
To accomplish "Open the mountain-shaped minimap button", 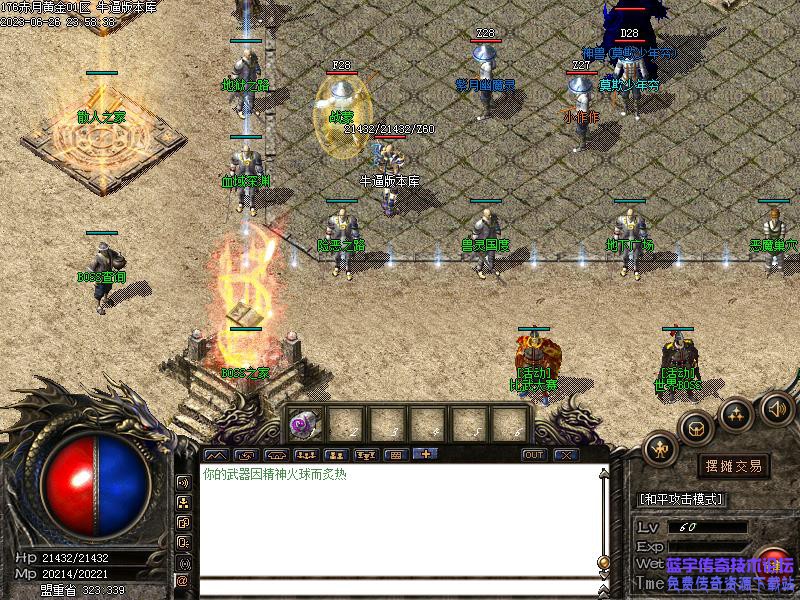I will click(216, 455).
